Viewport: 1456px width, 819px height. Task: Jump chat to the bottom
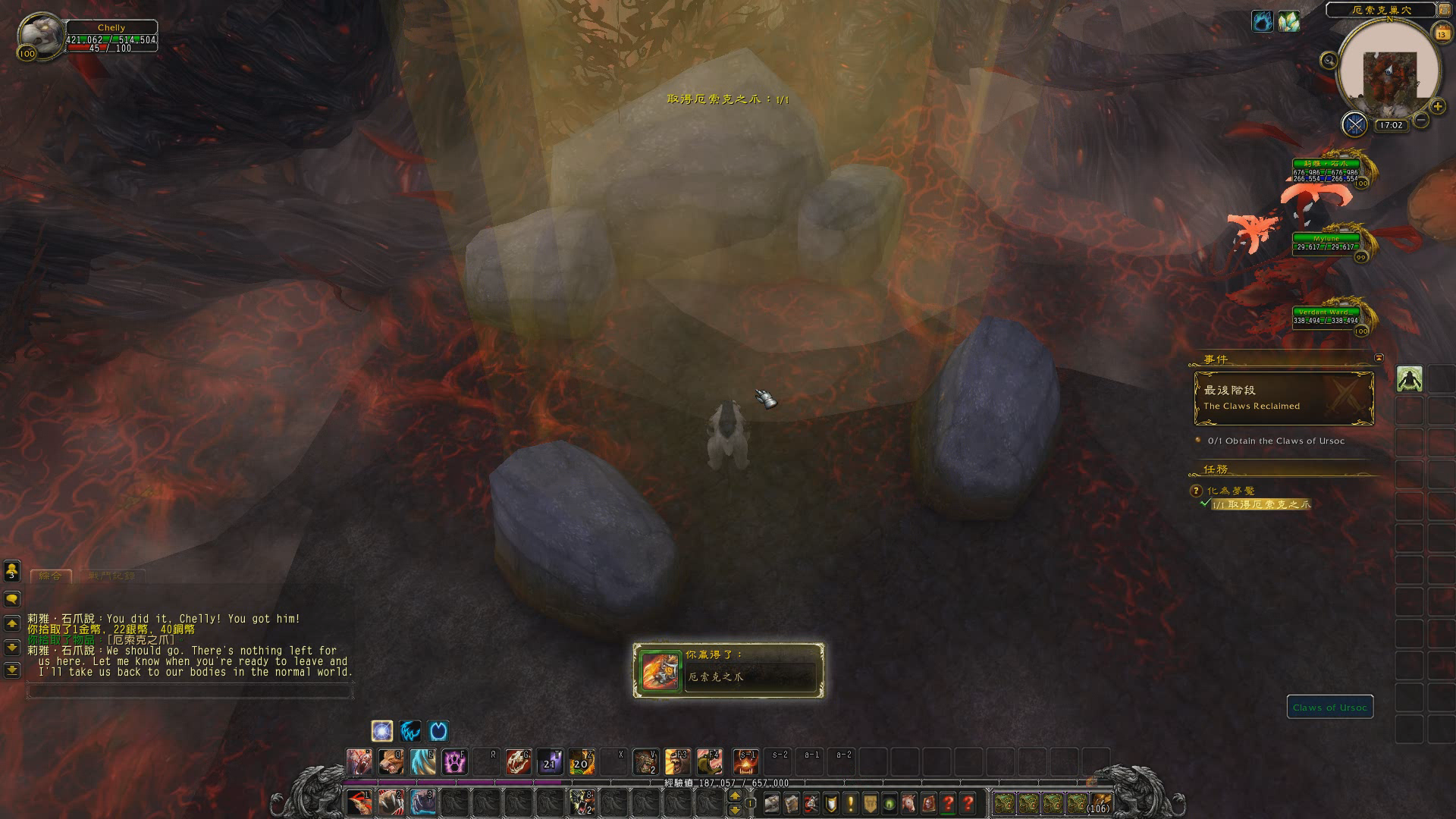[x=12, y=670]
